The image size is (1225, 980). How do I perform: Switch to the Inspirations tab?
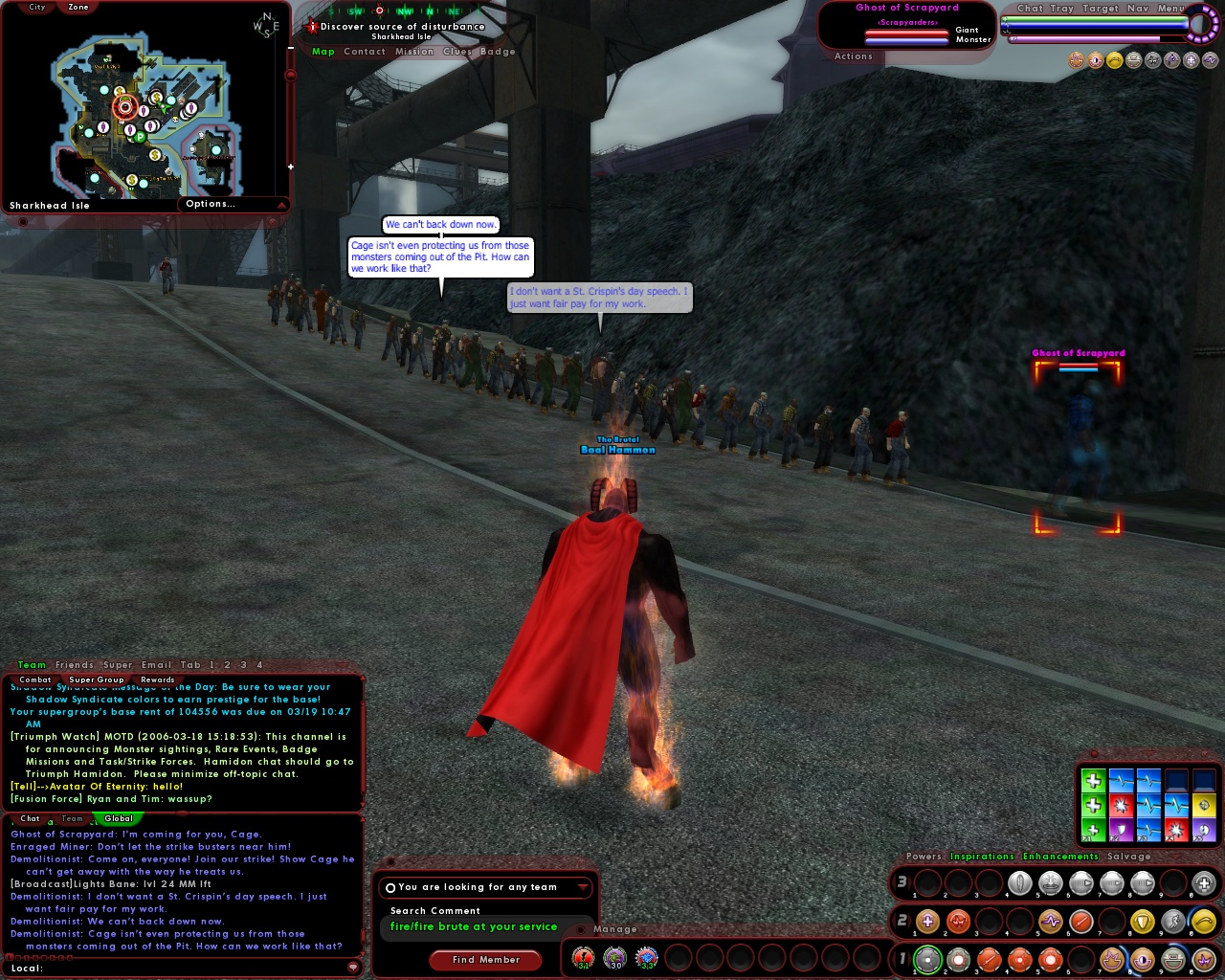pyautogui.click(x=983, y=856)
